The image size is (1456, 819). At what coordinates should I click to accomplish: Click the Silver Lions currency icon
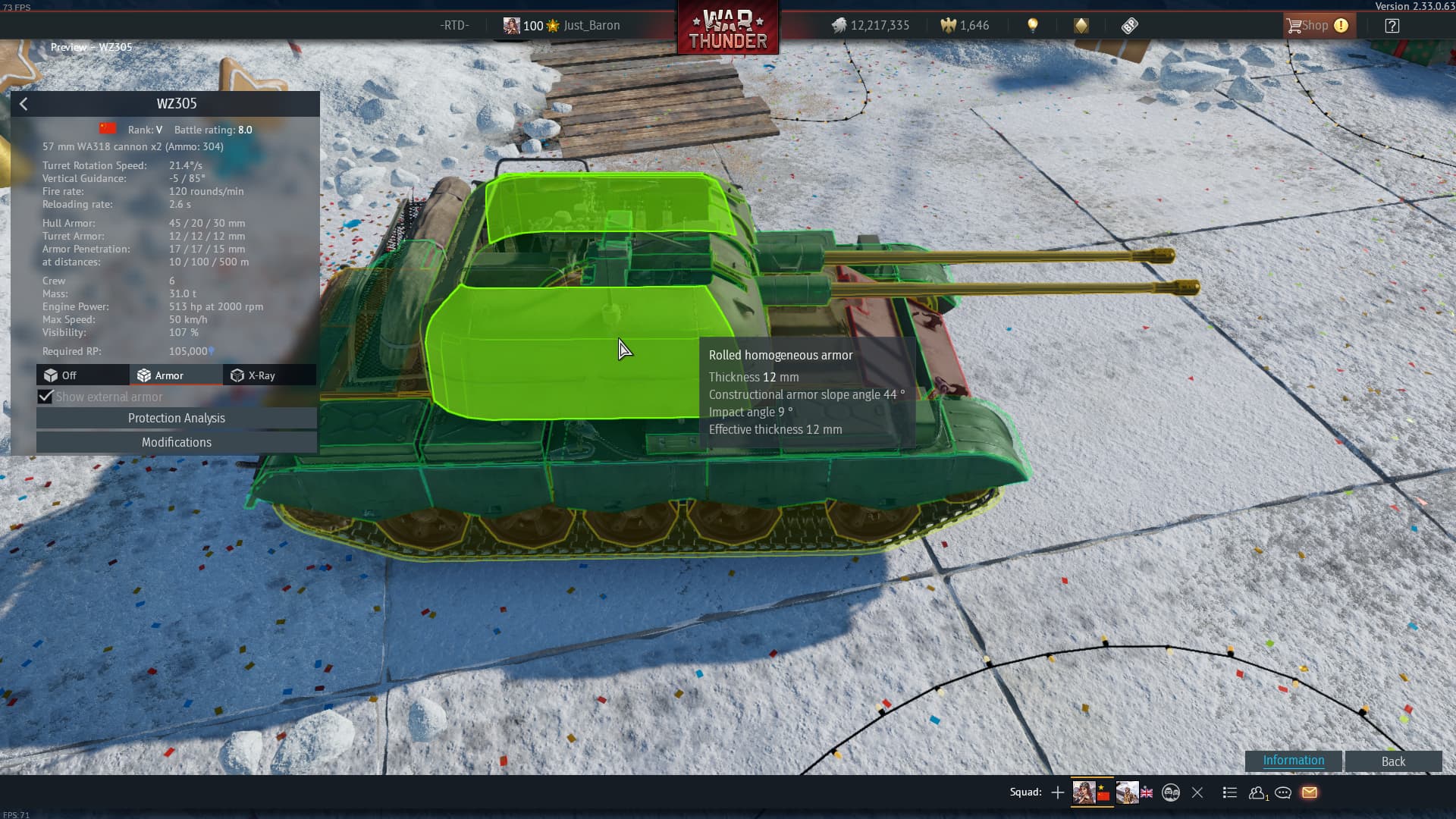[x=838, y=25]
